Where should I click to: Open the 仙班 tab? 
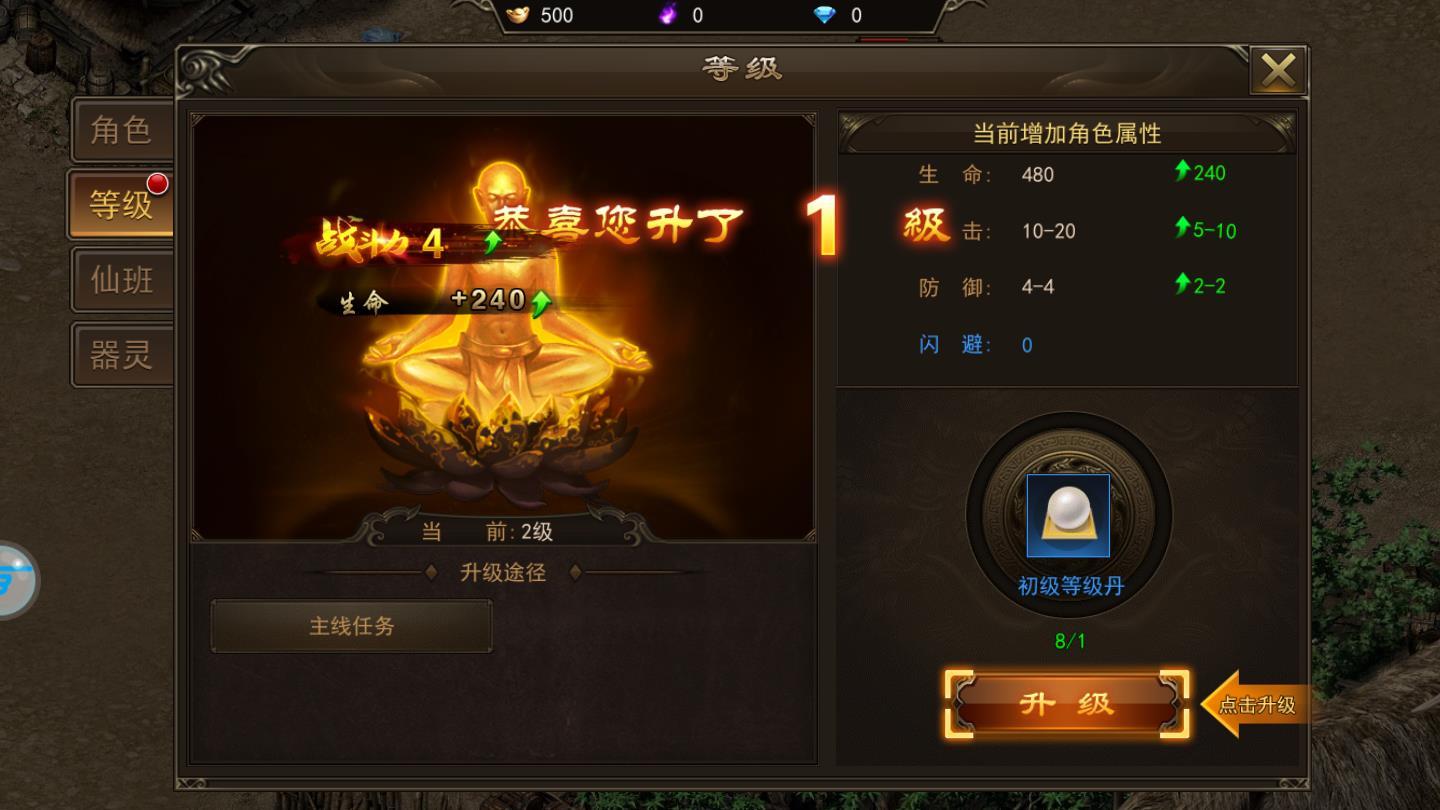pyautogui.click(x=120, y=280)
